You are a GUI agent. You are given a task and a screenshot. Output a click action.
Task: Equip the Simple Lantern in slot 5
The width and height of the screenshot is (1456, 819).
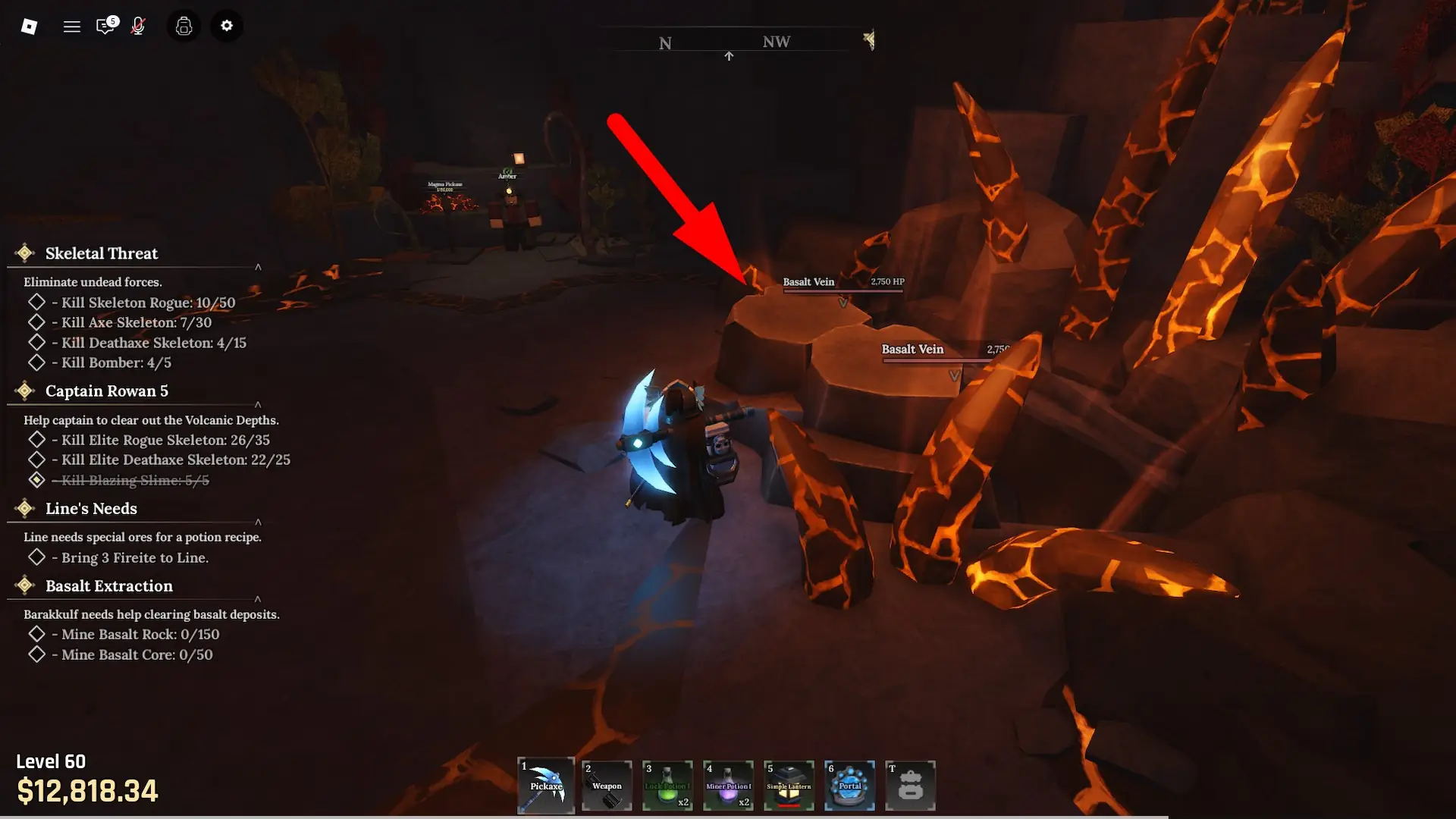coord(788,786)
